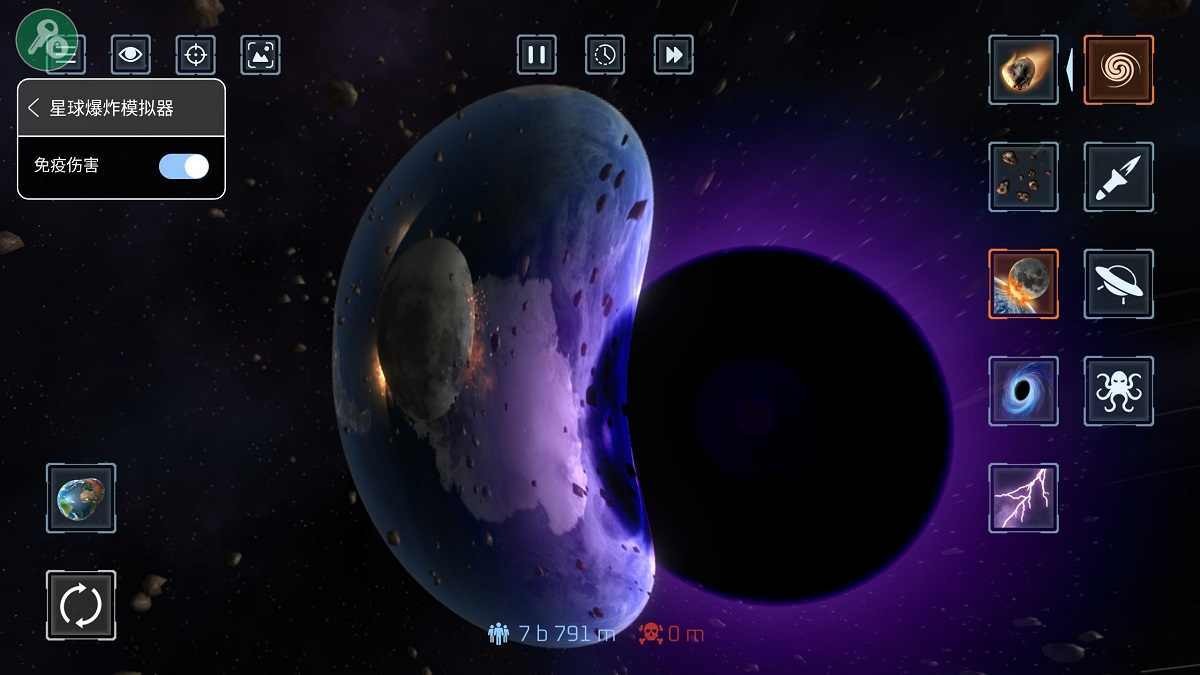Select the moon collision weapon
The width and height of the screenshot is (1200, 675).
click(1023, 284)
